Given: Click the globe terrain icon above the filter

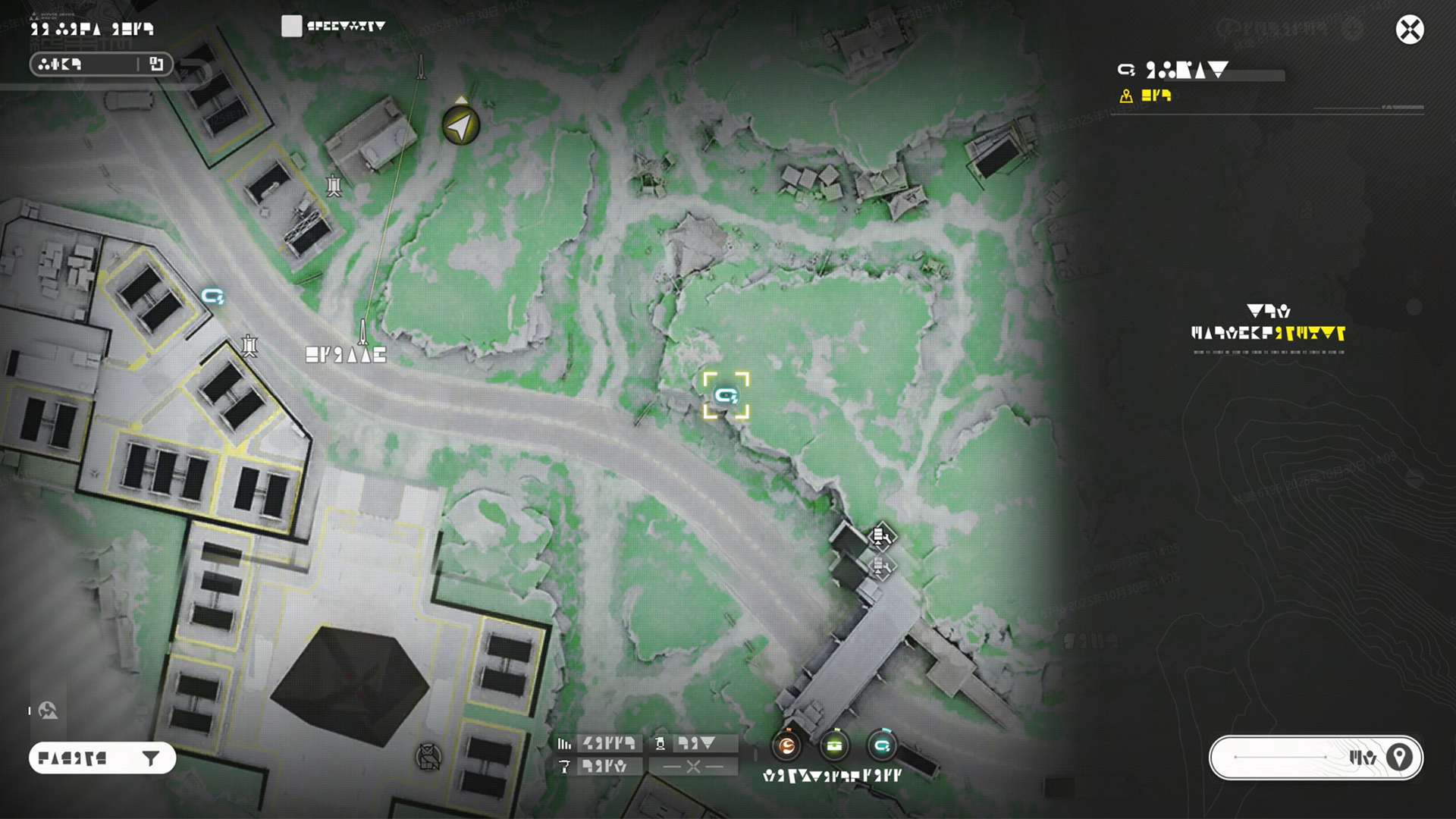Looking at the screenshot, I should [48, 711].
